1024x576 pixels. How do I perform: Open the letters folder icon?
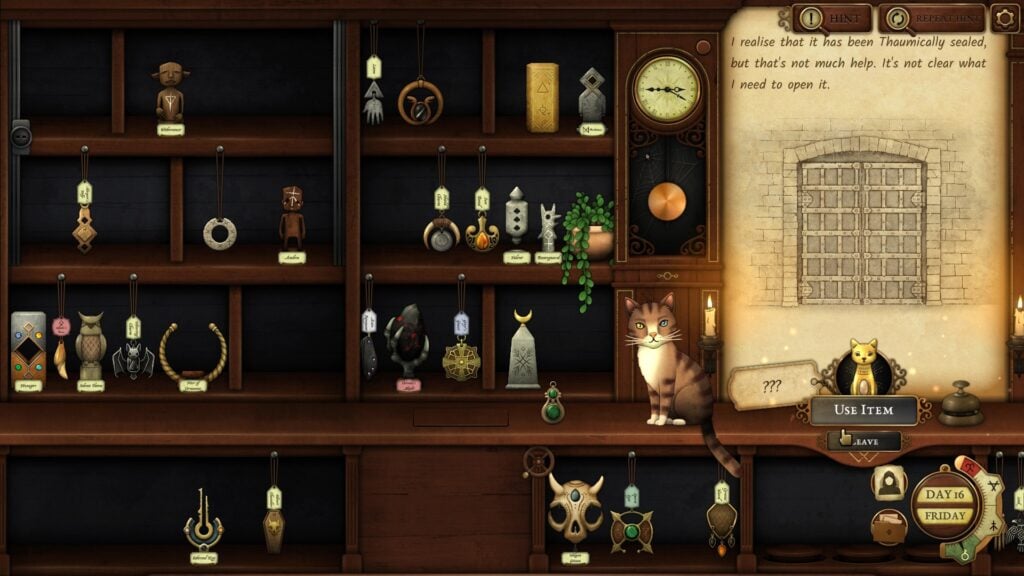(x=888, y=526)
